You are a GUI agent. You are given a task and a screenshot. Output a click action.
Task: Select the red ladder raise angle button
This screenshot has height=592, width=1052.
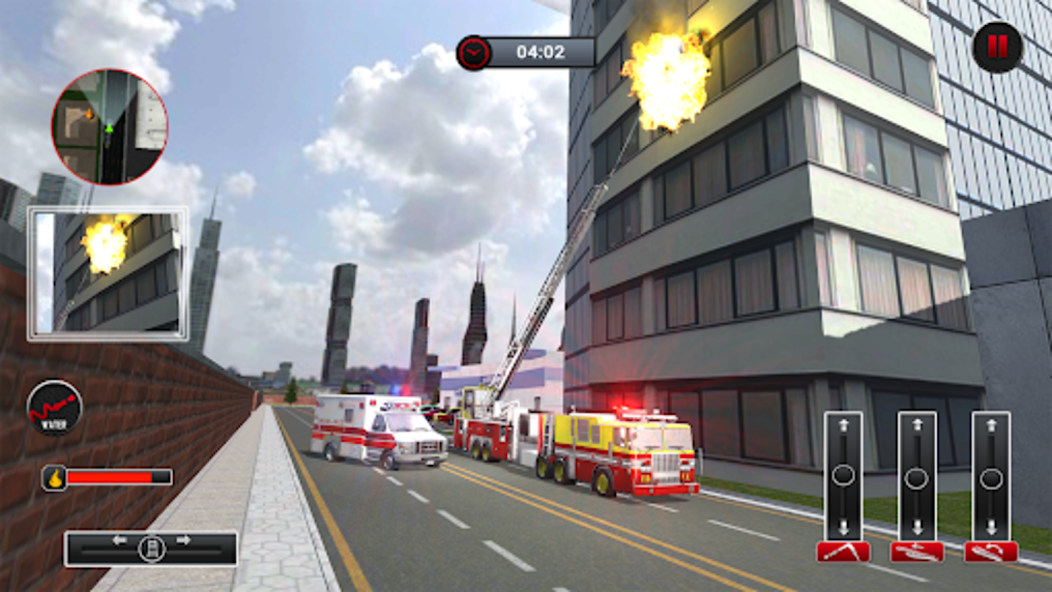click(x=843, y=551)
